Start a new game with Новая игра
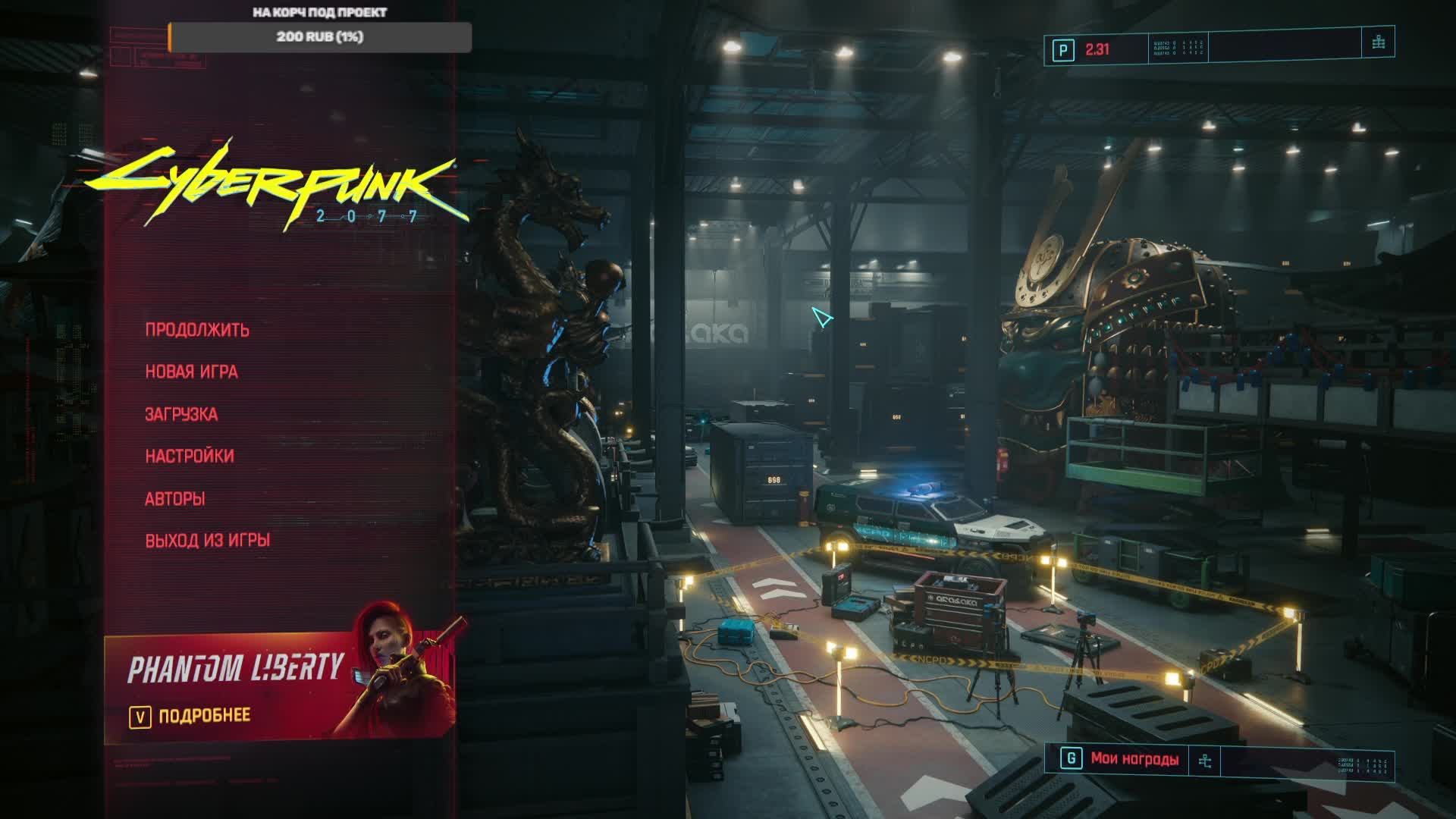The width and height of the screenshot is (1456, 819). click(191, 372)
